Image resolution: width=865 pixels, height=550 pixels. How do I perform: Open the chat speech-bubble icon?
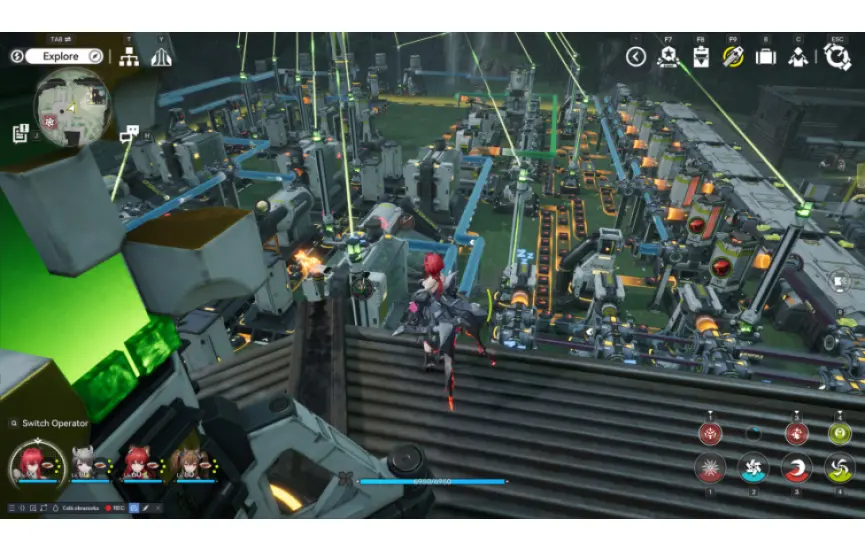pyautogui.click(x=128, y=133)
